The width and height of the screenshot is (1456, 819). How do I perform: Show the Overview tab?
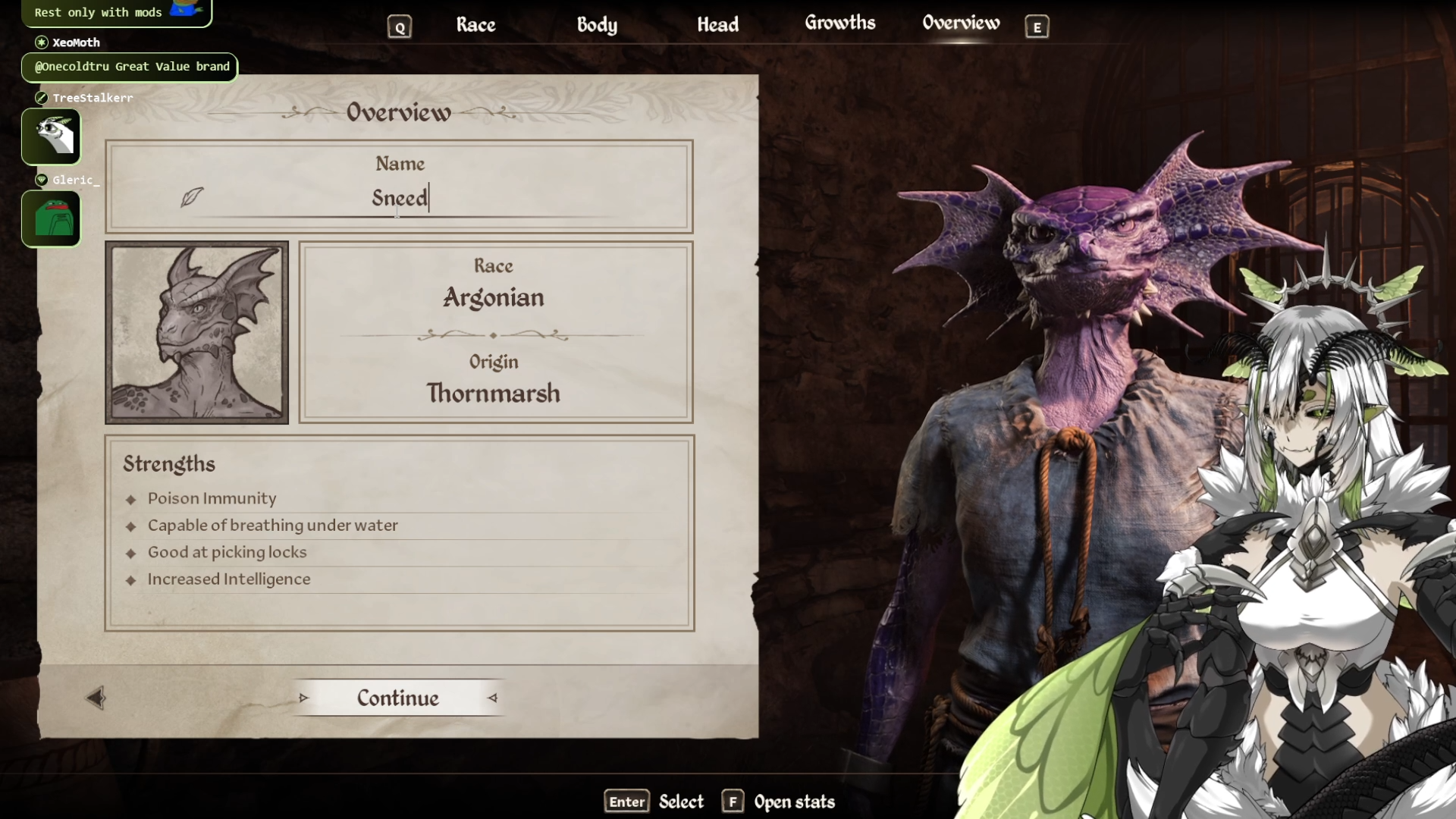[961, 24]
